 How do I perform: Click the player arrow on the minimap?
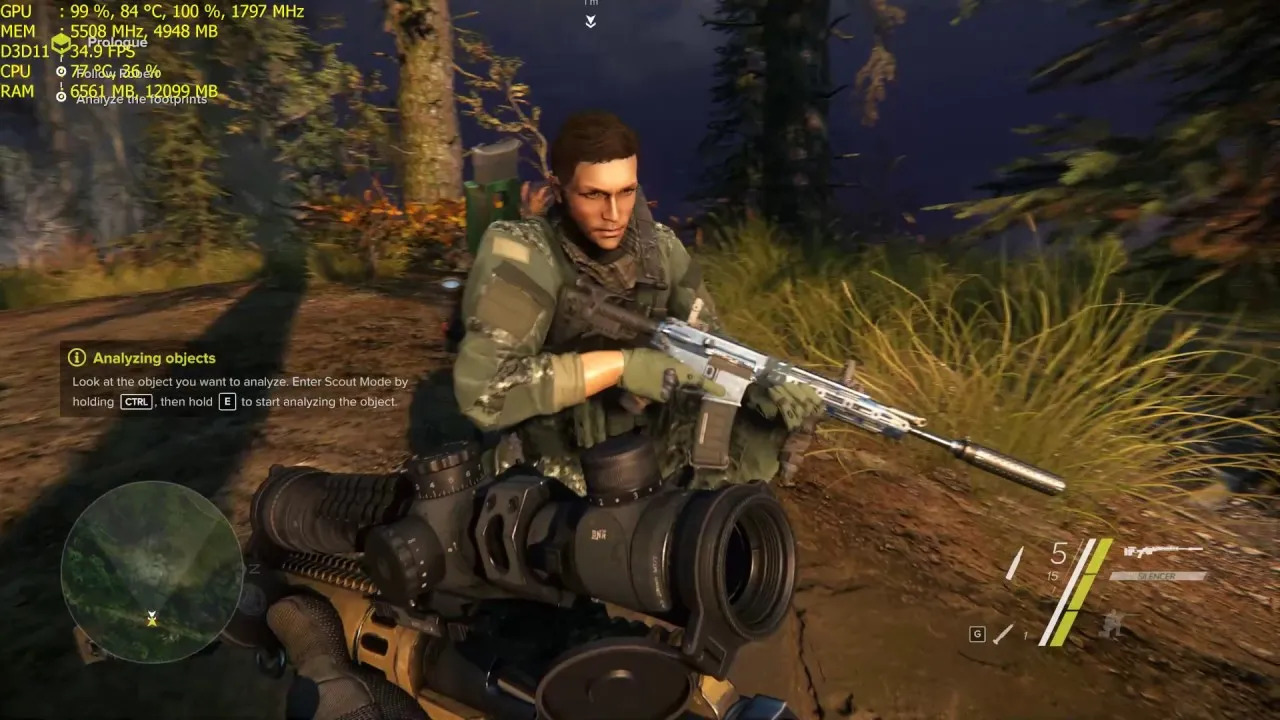tap(152, 620)
